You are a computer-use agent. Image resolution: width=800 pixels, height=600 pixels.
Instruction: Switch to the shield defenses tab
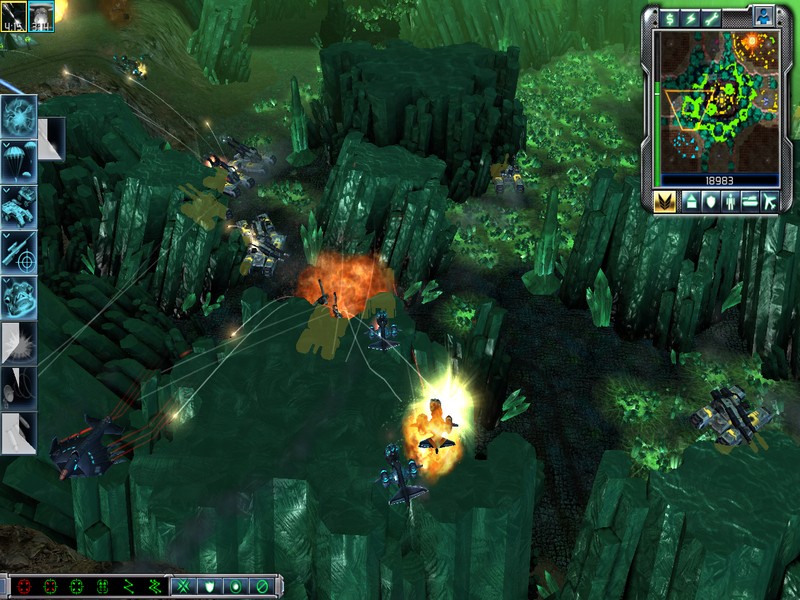coord(710,201)
